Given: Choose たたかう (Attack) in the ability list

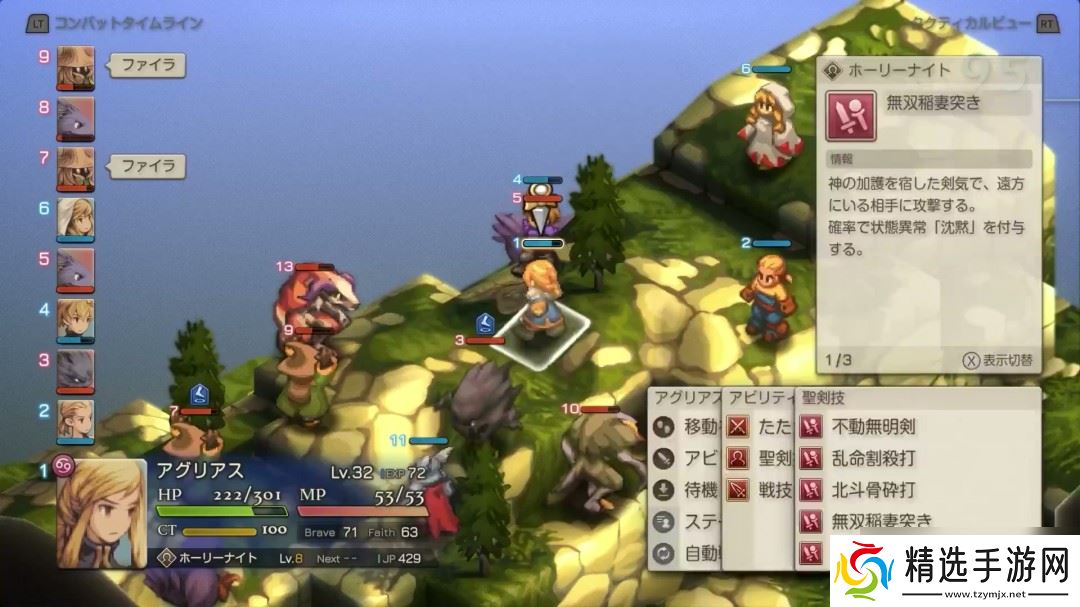Looking at the screenshot, I should (x=758, y=427).
